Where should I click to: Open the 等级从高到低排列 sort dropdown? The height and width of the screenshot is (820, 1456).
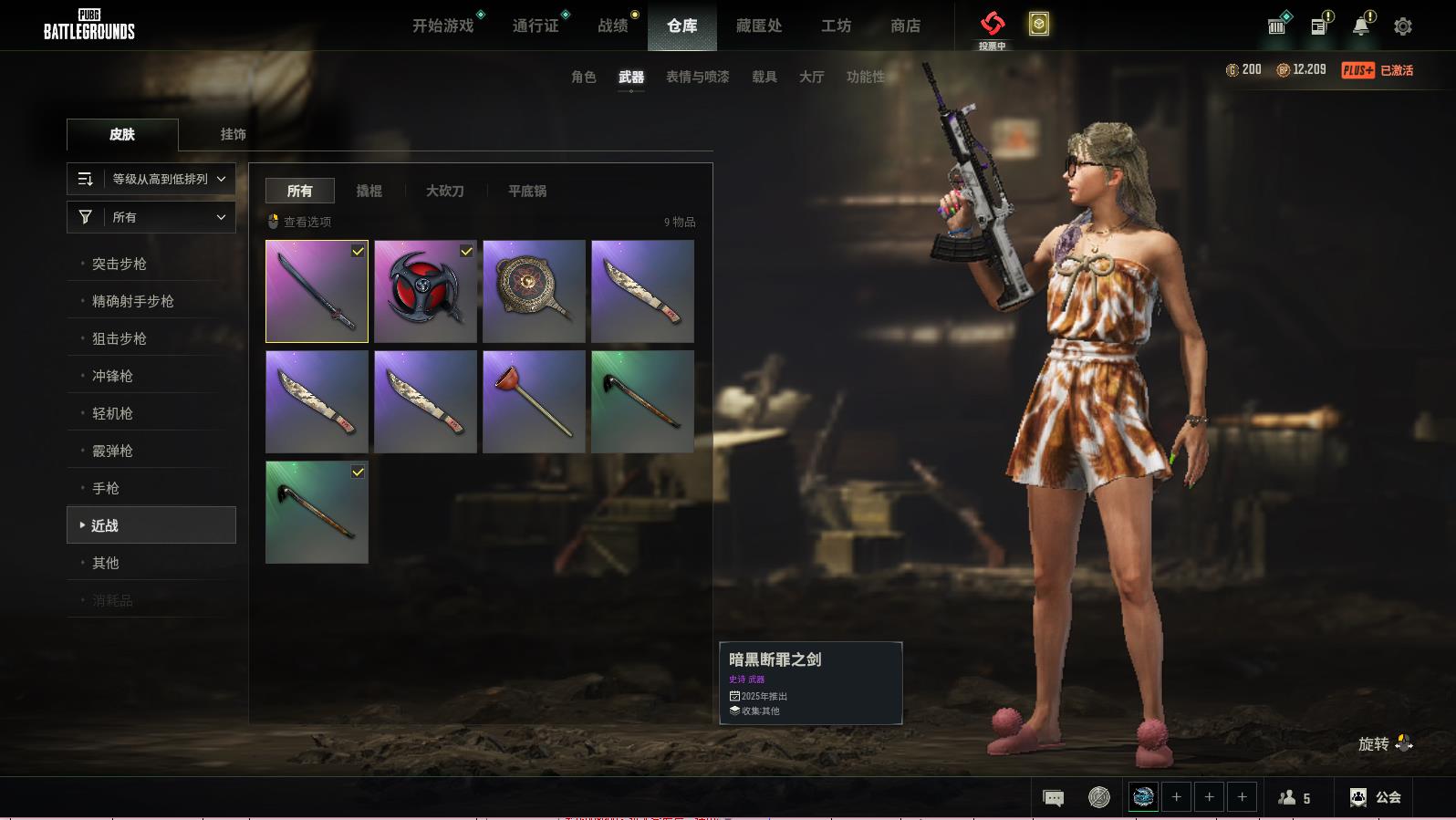point(151,179)
